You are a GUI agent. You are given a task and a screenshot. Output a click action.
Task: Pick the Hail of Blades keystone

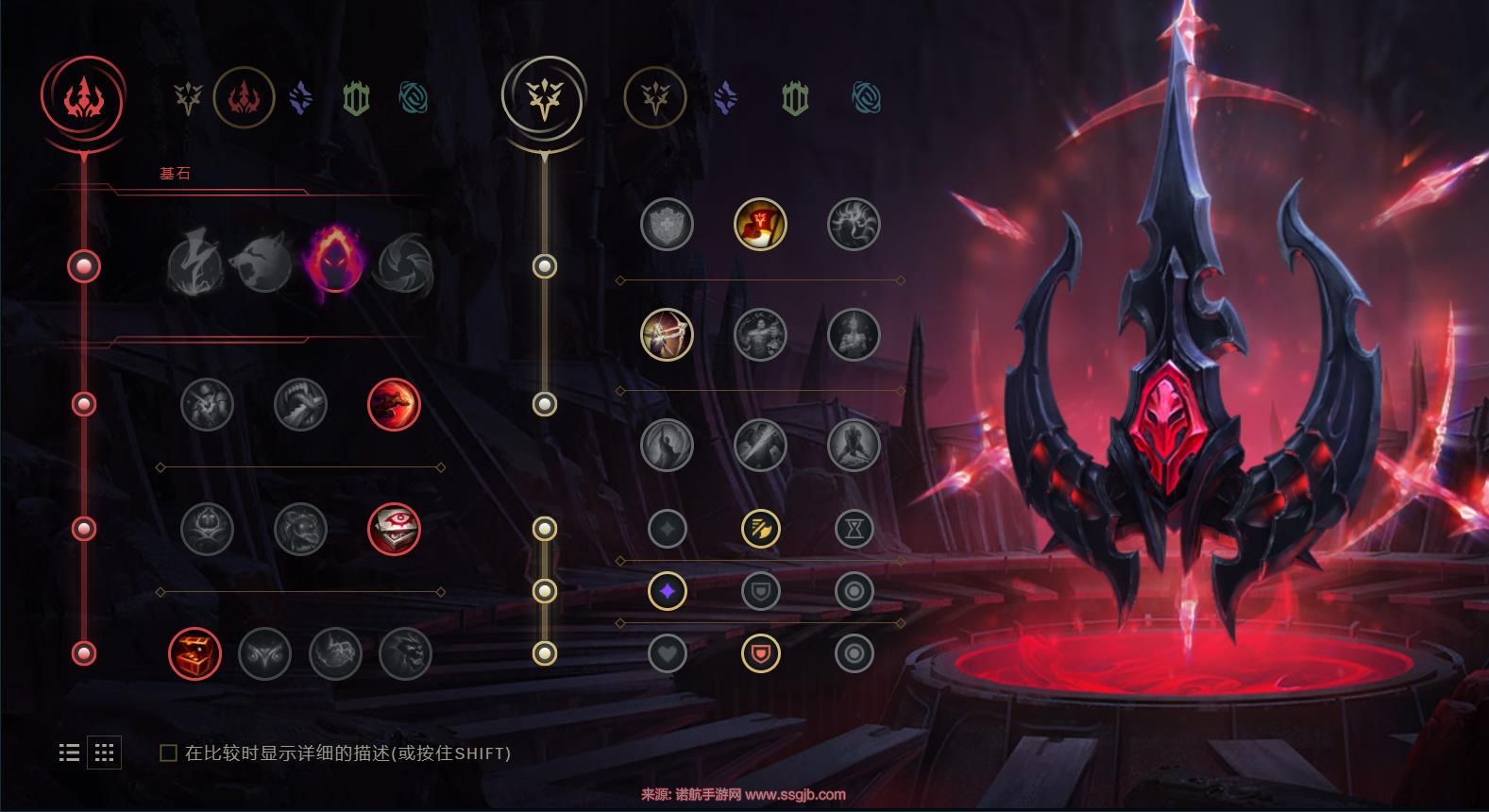(405, 263)
